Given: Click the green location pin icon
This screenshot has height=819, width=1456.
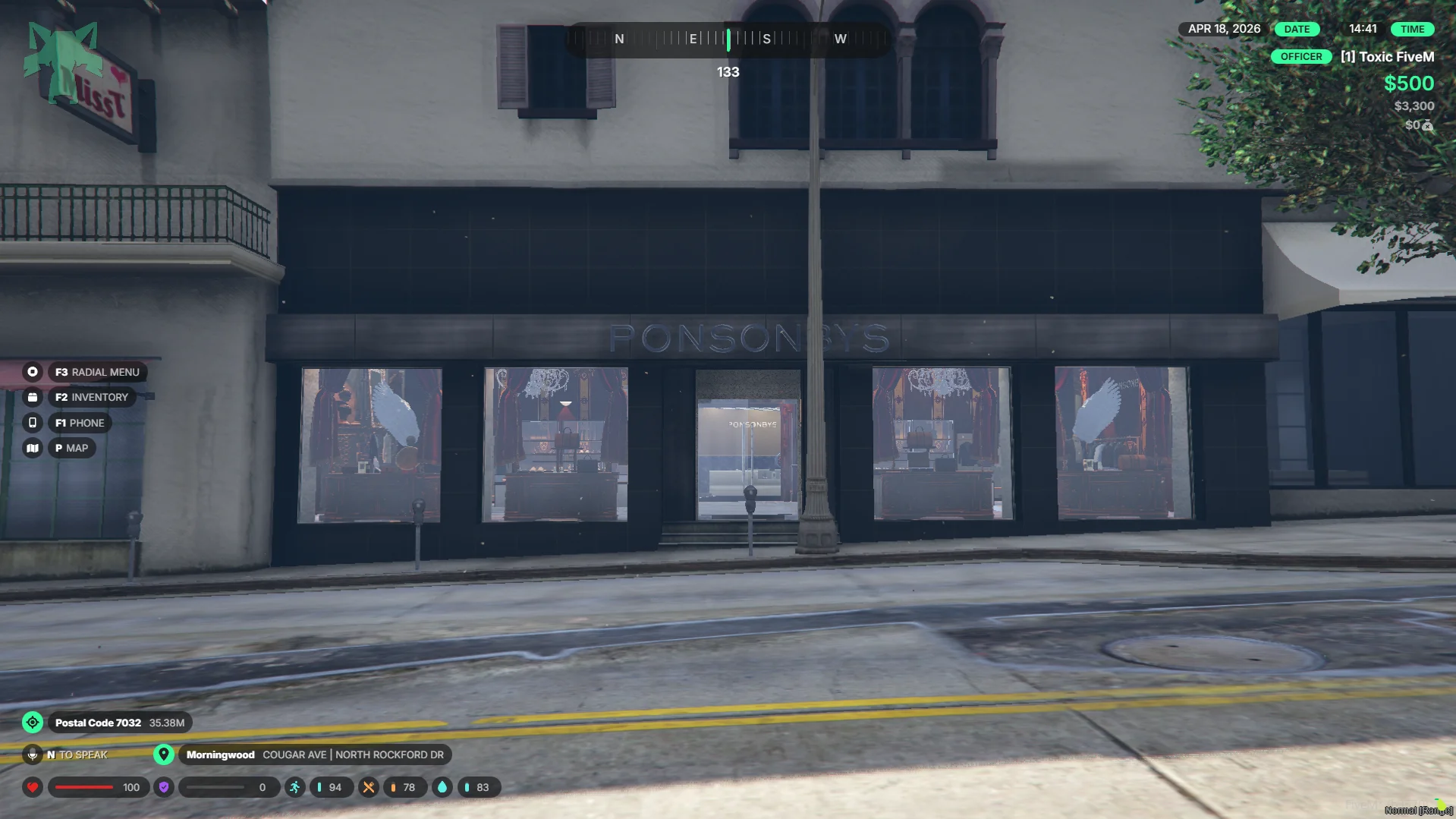Looking at the screenshot, I should pos(163,754).
